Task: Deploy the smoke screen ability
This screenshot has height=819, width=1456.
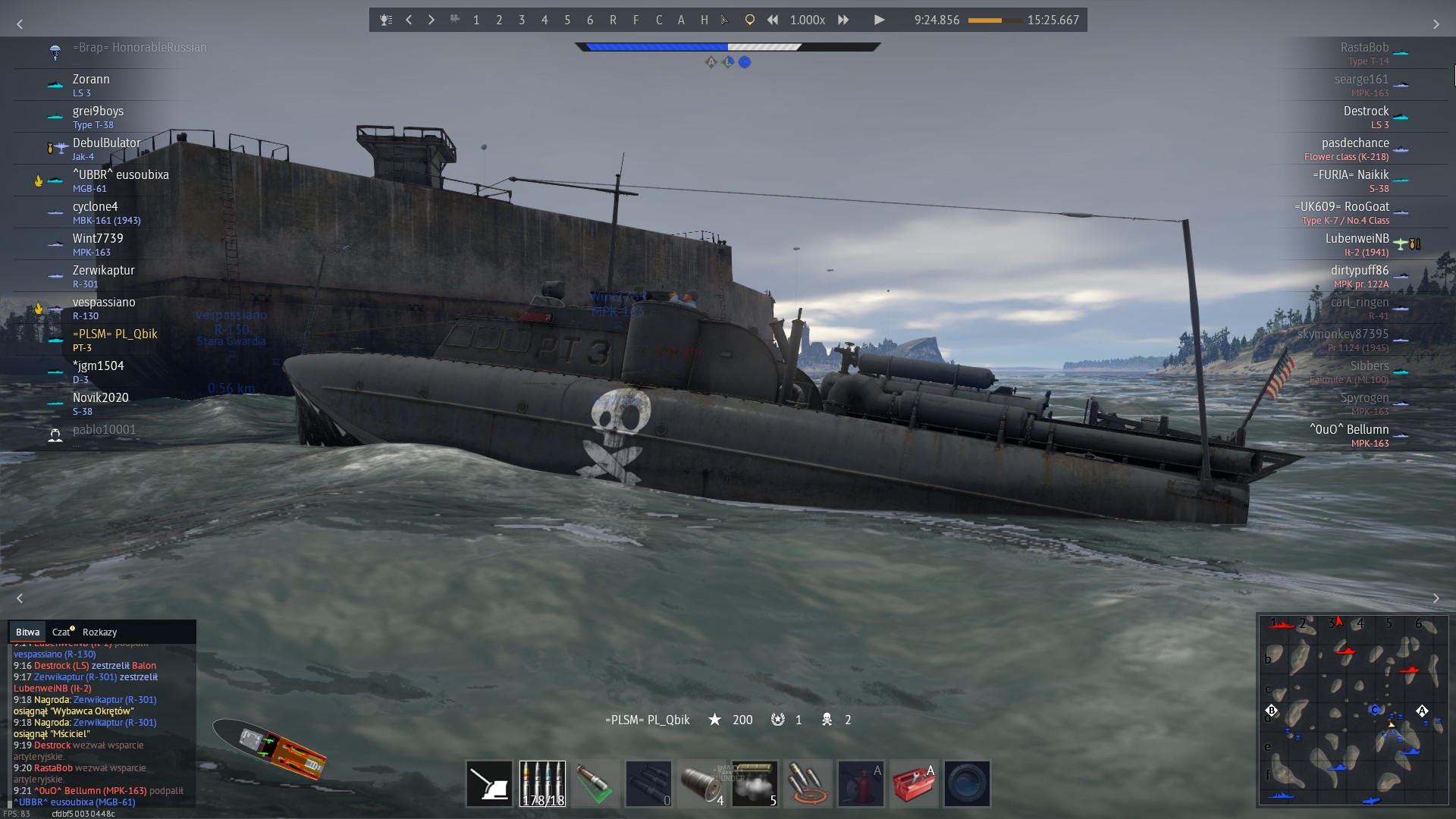Action: [x=755, y=783]
